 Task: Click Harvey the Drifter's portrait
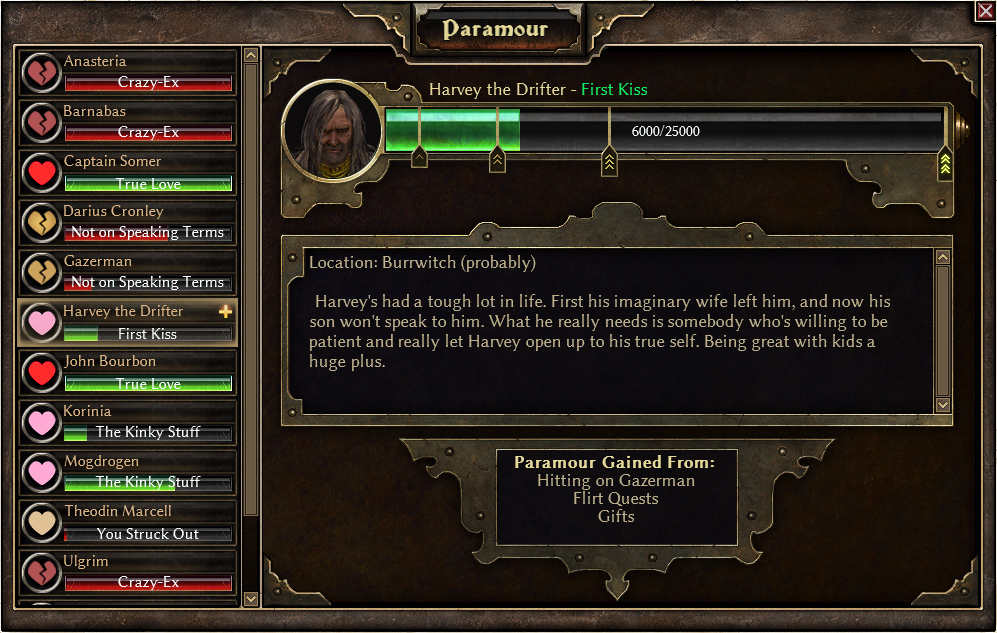point(330,129)
